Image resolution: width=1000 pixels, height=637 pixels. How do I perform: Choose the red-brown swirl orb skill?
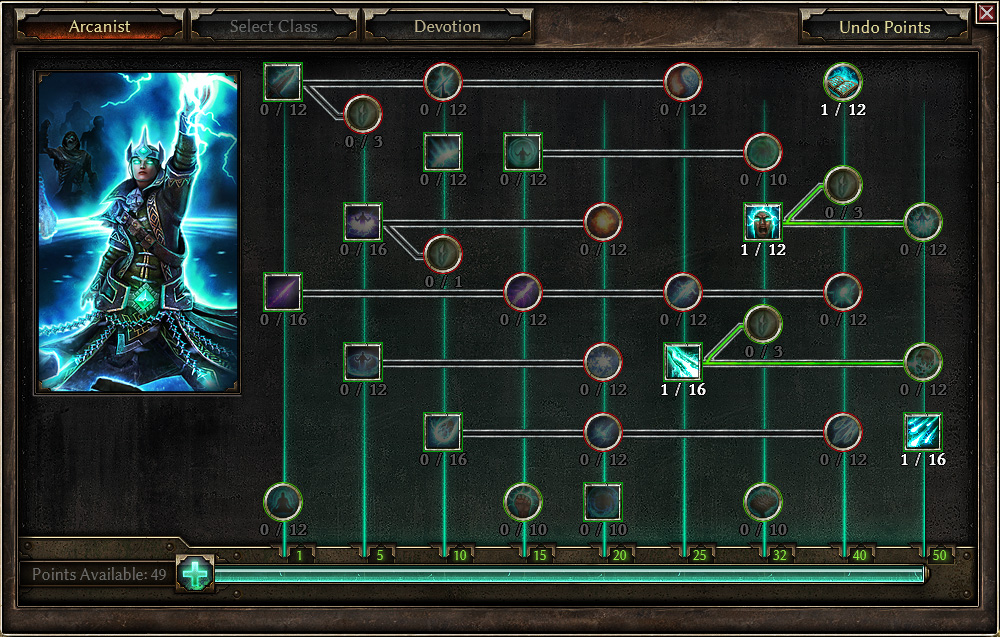[683, 82]
